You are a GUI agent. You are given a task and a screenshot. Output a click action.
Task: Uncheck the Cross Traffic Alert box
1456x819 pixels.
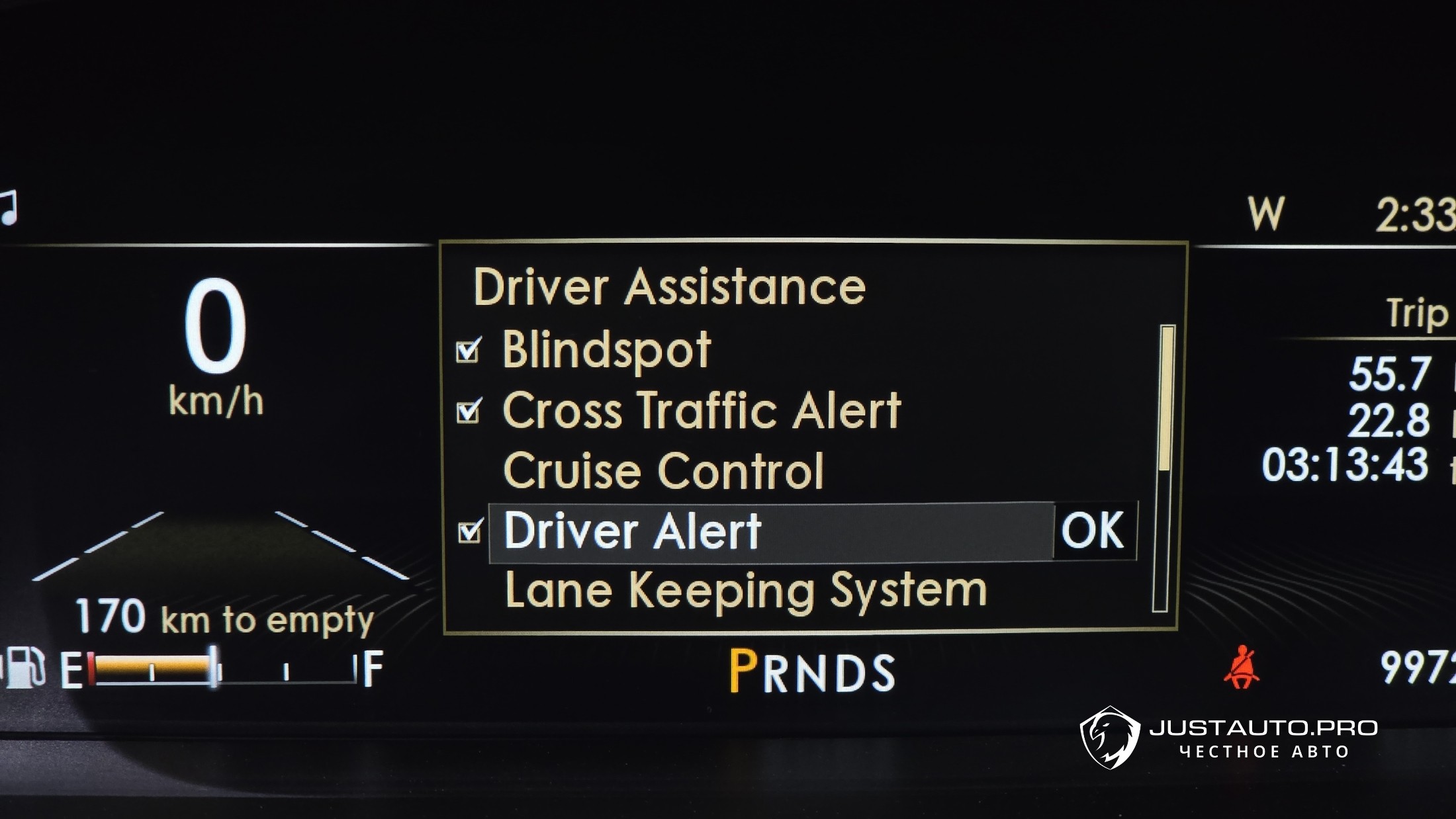[x=469, y=411]
